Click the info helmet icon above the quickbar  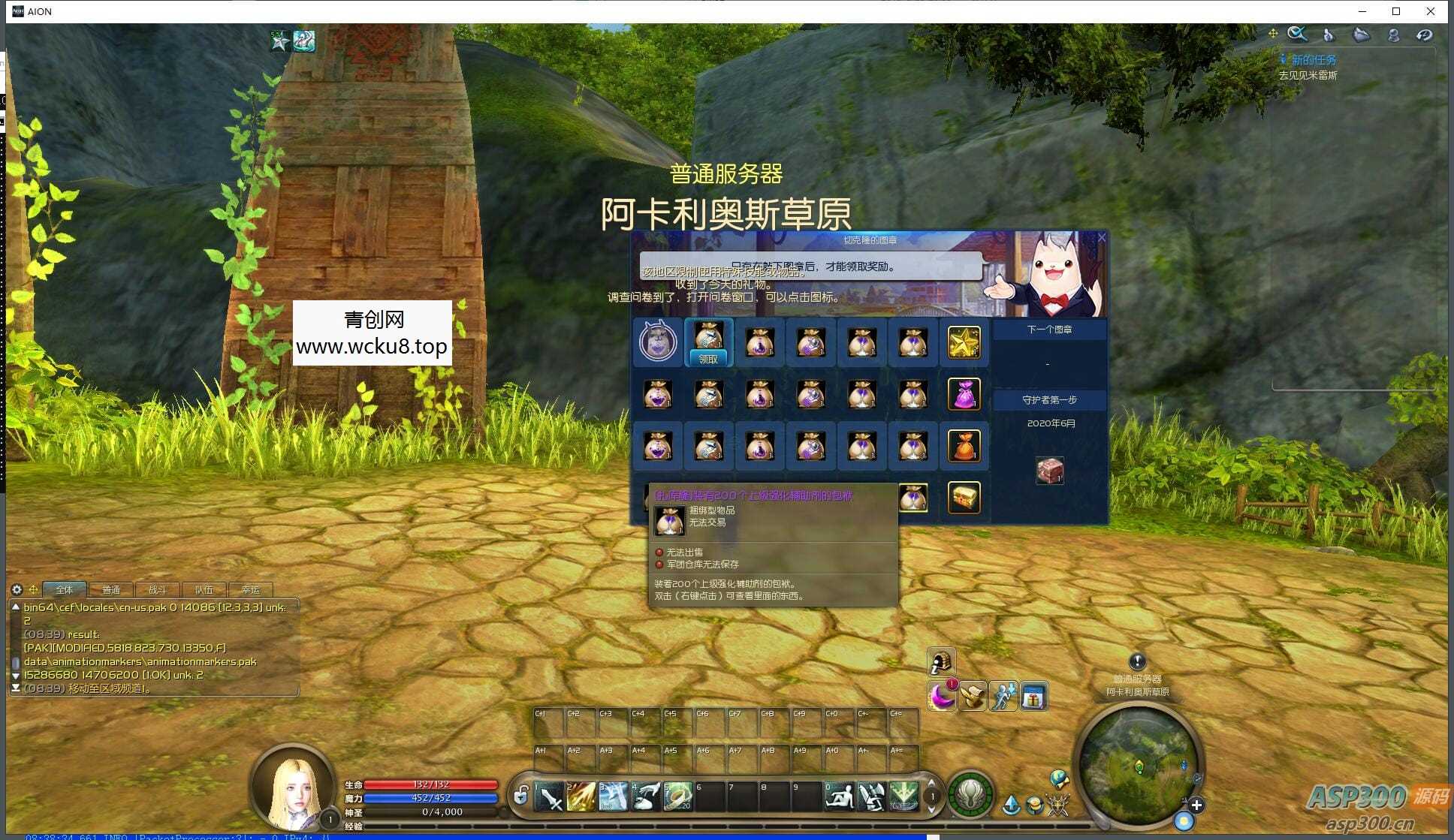[x=940, y=663]
